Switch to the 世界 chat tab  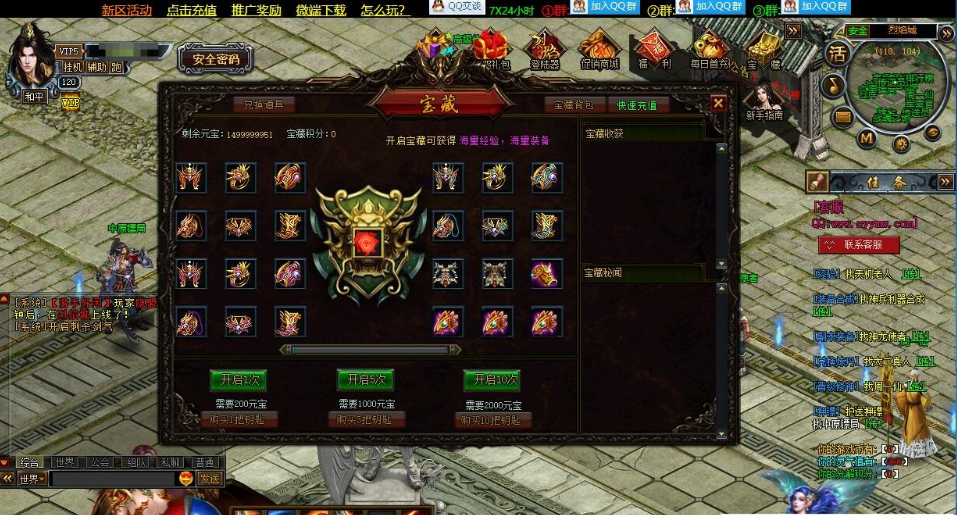tap(64, 462)
